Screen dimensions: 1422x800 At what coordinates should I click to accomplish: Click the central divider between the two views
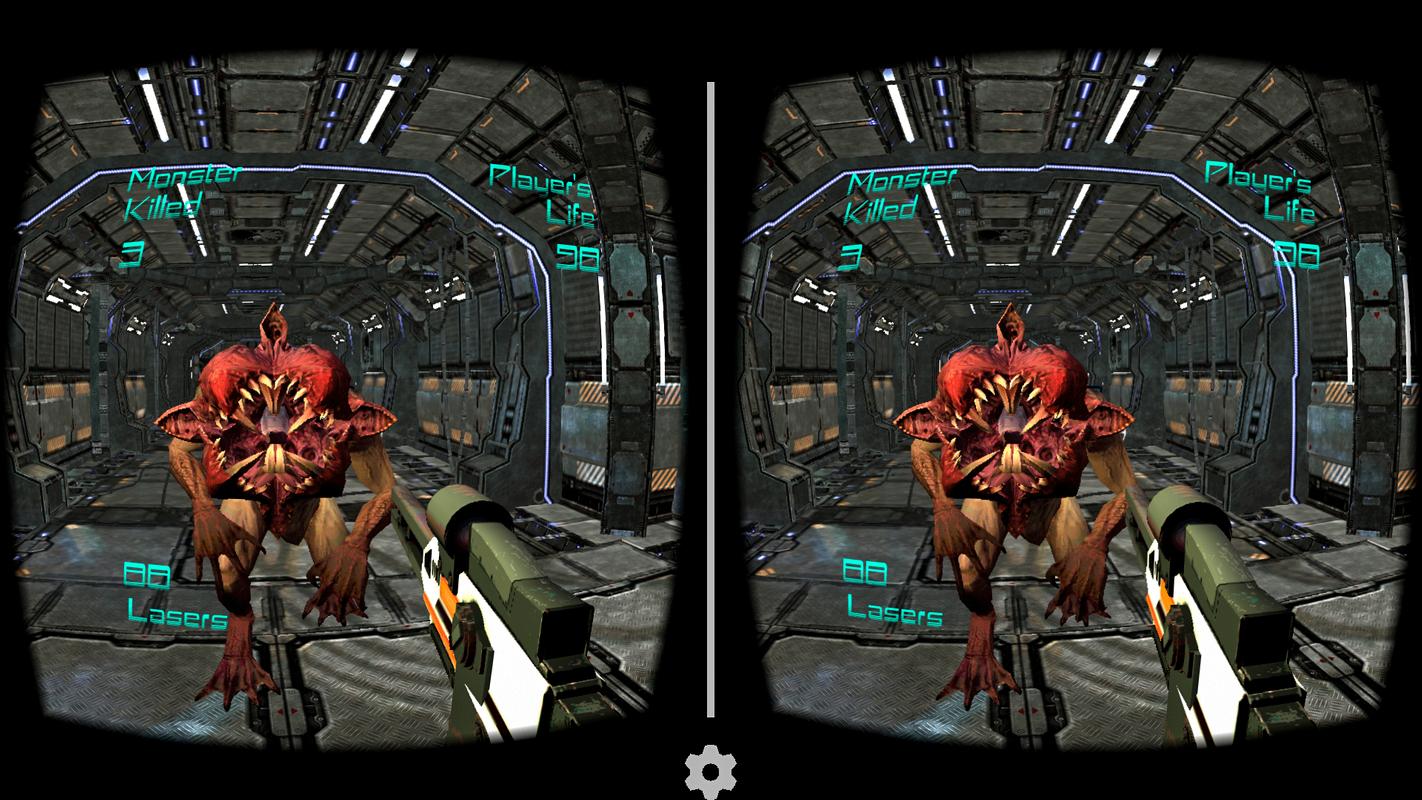tap(711, 400)
